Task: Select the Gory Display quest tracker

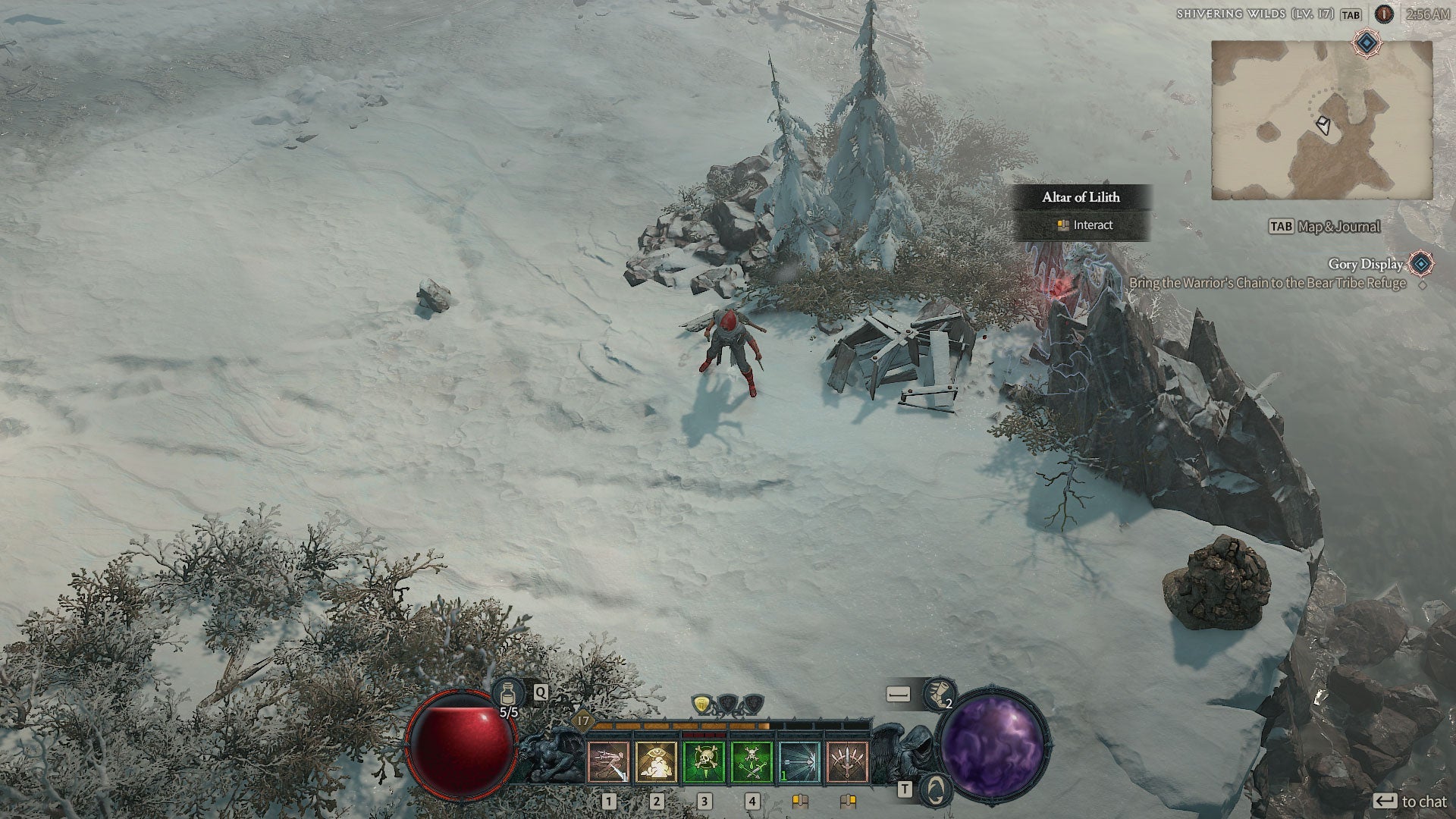Action: pos(1365,264)
